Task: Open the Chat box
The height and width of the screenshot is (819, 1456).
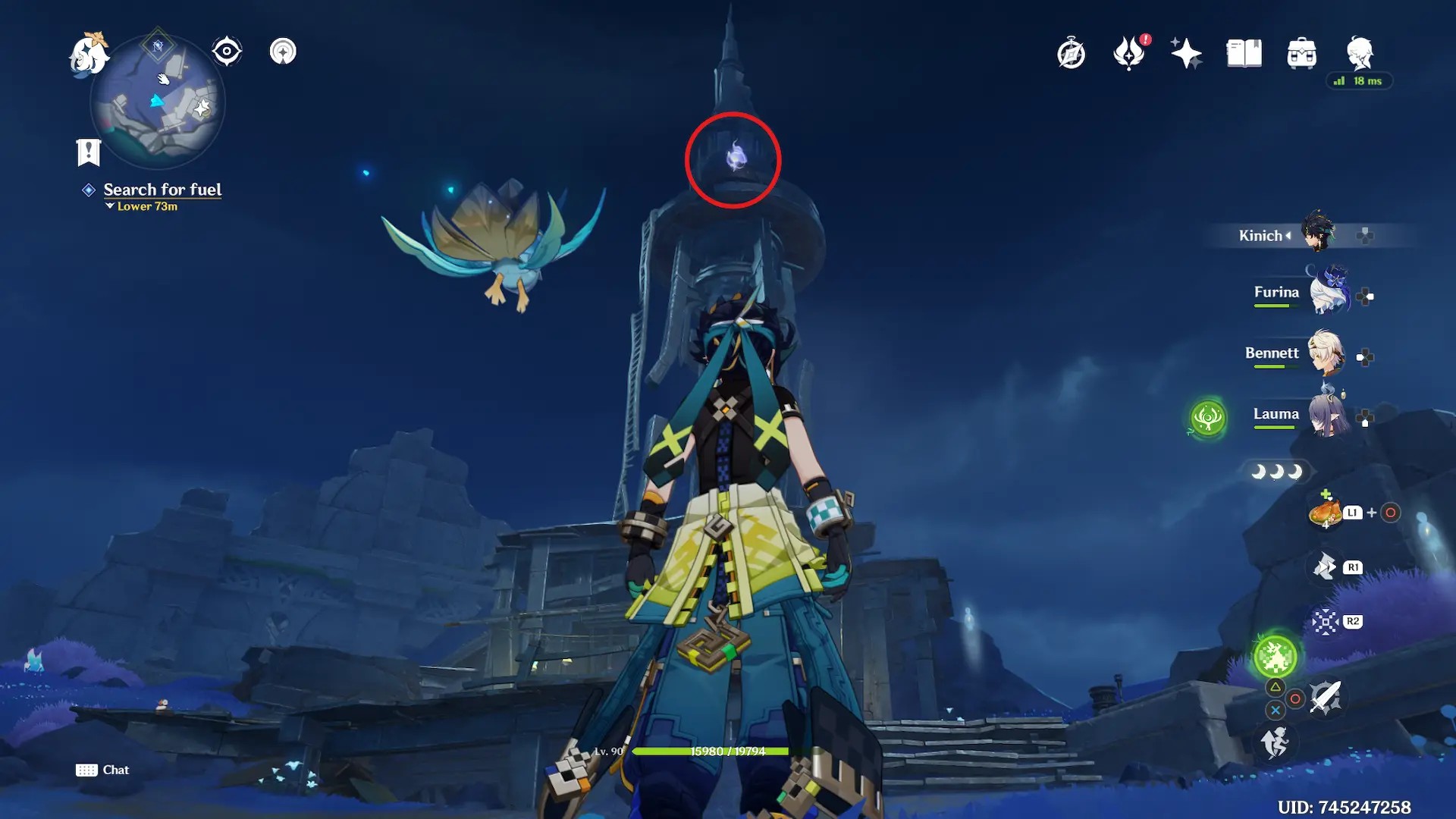Action: pos(103,770)
